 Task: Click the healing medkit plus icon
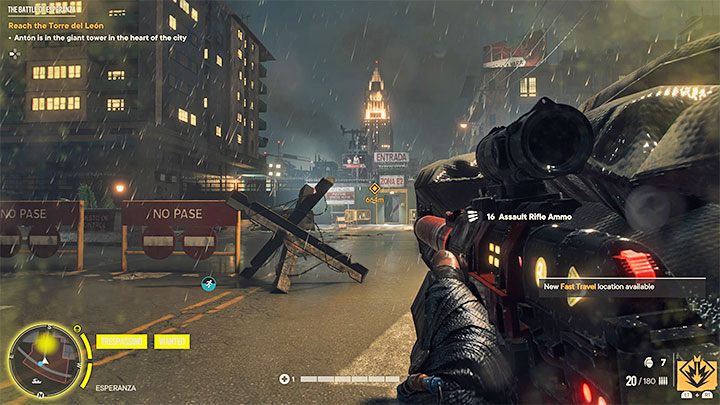287,379
